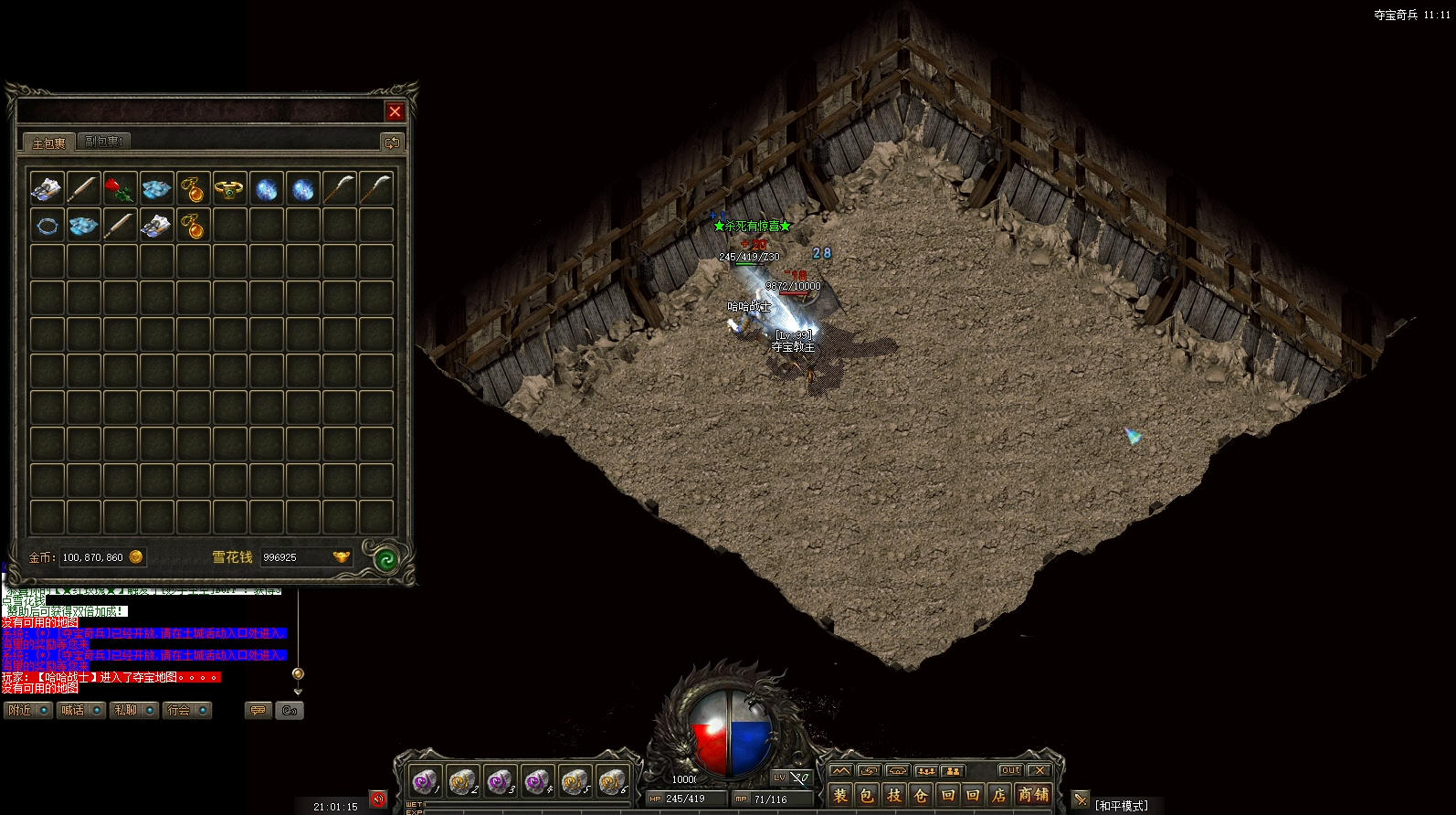Click the out logout button
The height and width of the screenshot is (815, 1456).
click(x=1010, y=770)
